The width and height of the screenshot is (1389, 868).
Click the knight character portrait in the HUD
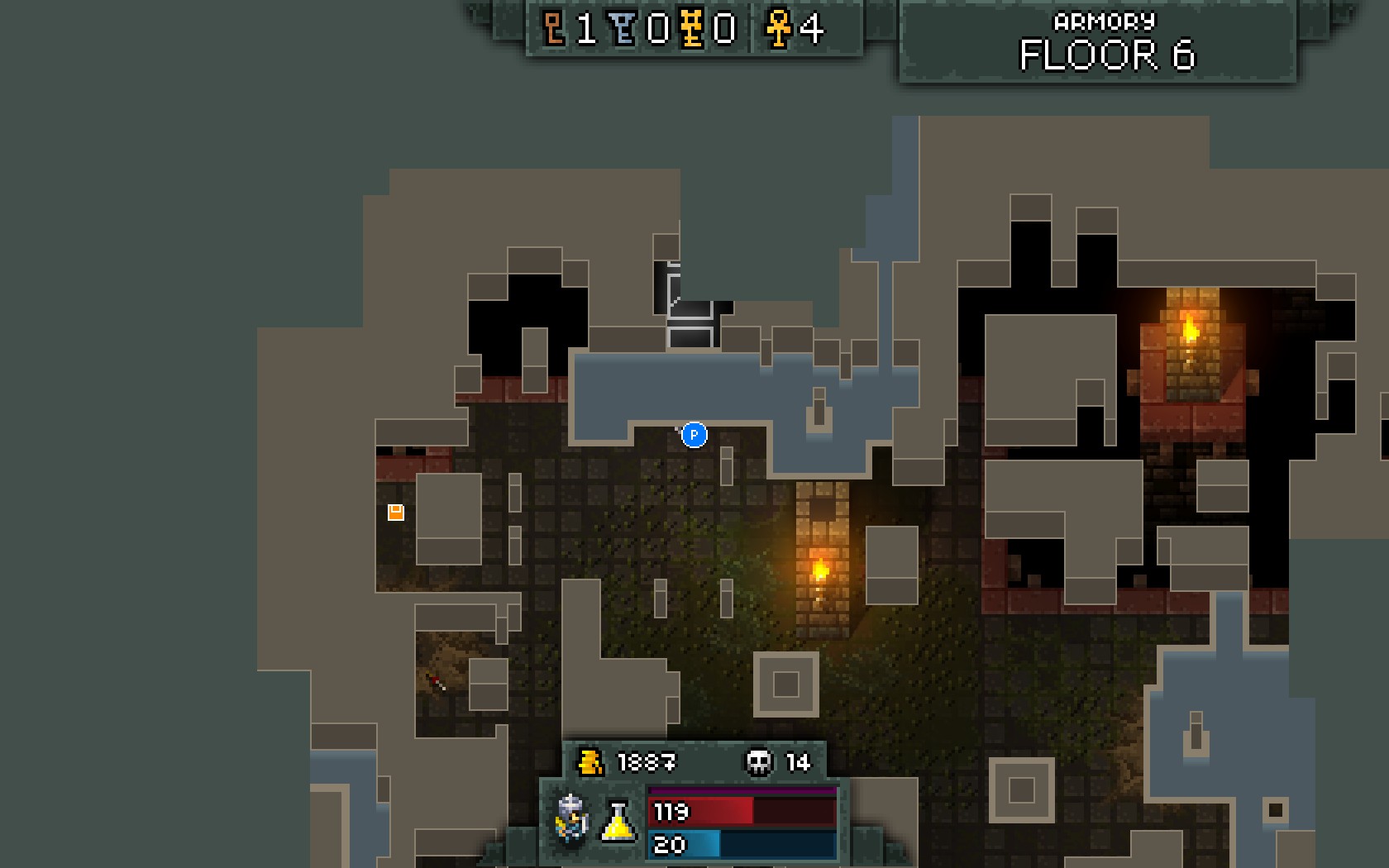point(572,820)
